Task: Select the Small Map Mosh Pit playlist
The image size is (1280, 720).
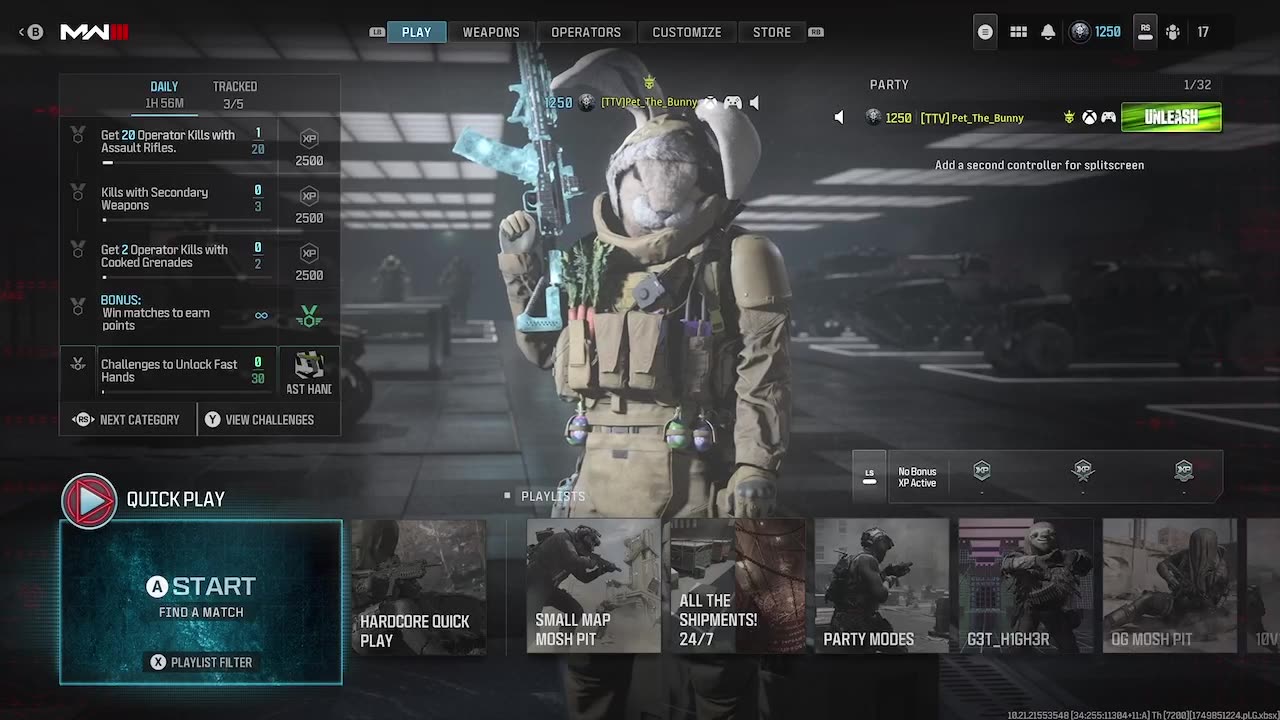Action: pyautogui.click(x=593, y=586)
